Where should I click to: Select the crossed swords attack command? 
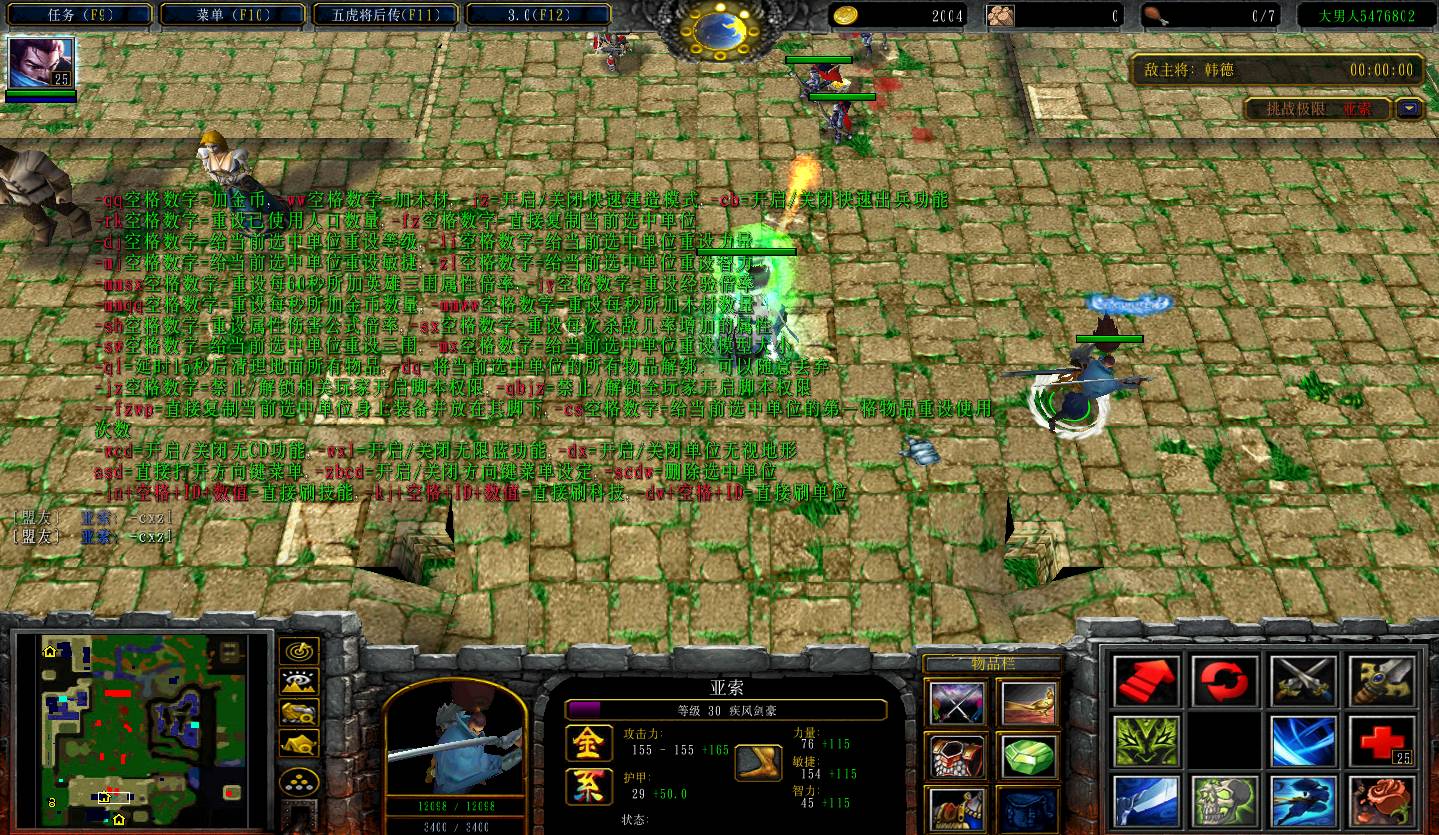coord(1303,682)
